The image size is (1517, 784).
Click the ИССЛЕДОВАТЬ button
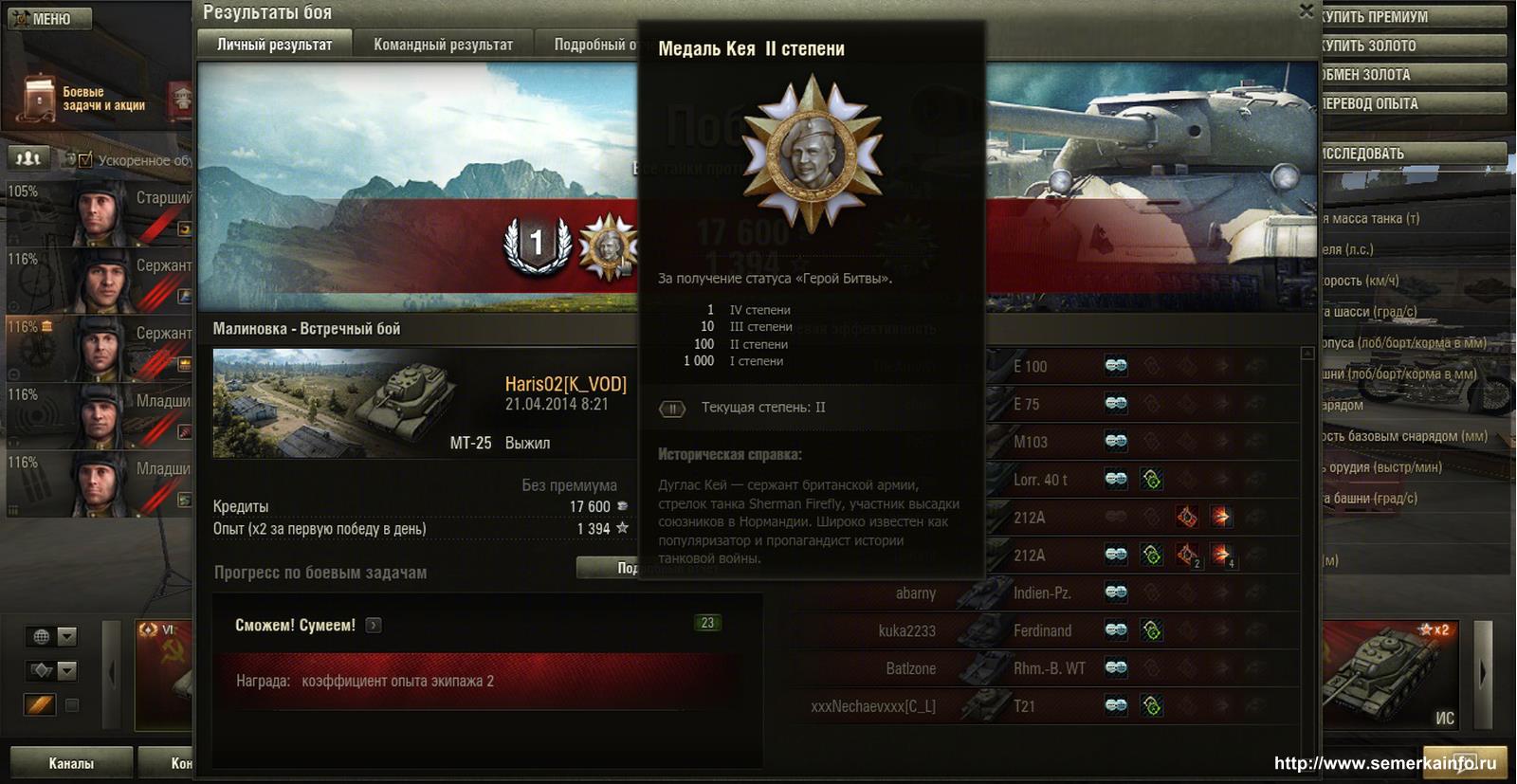click(1411, 154)
